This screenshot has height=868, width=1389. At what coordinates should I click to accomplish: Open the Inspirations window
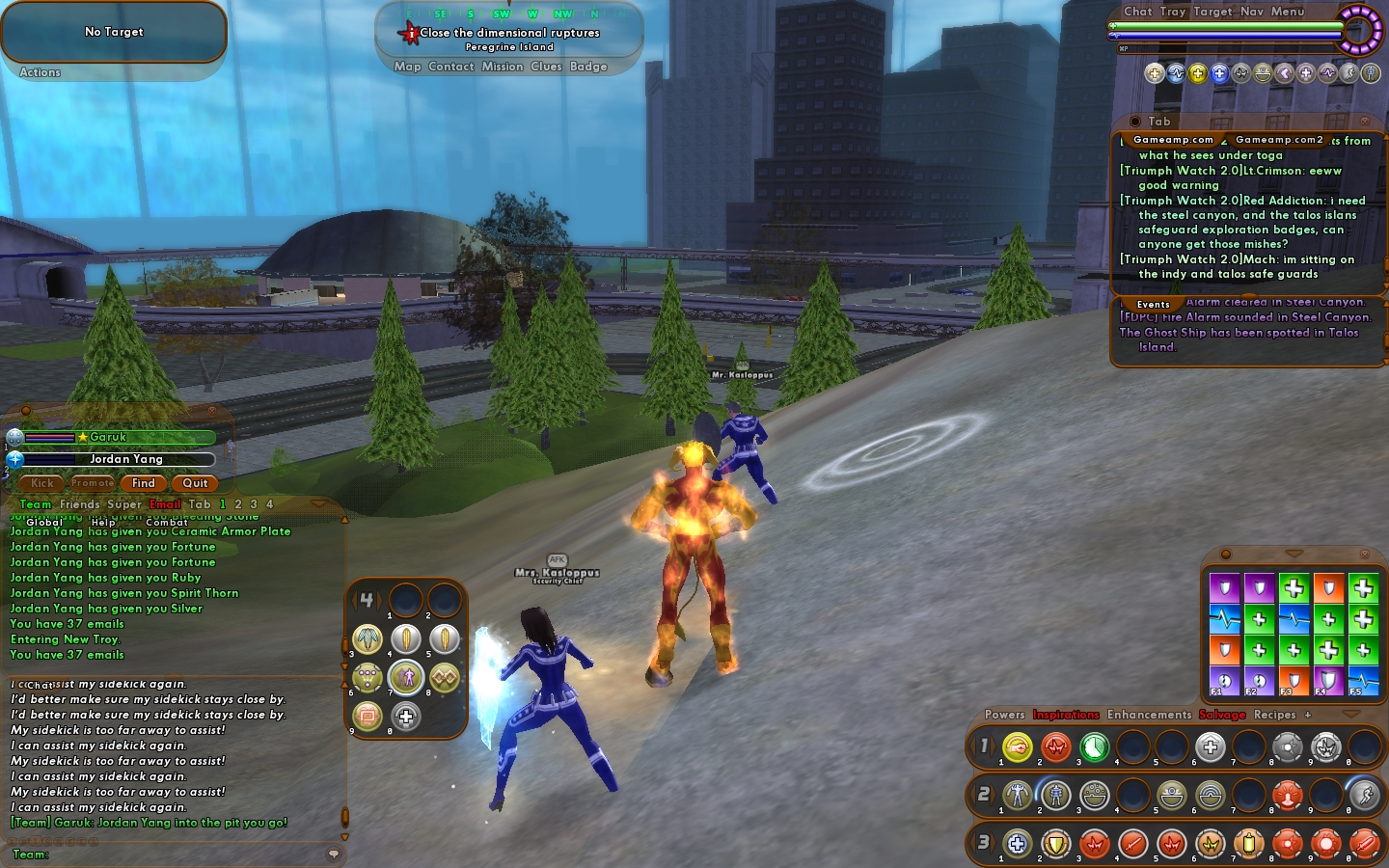(x=1066, y=715)
